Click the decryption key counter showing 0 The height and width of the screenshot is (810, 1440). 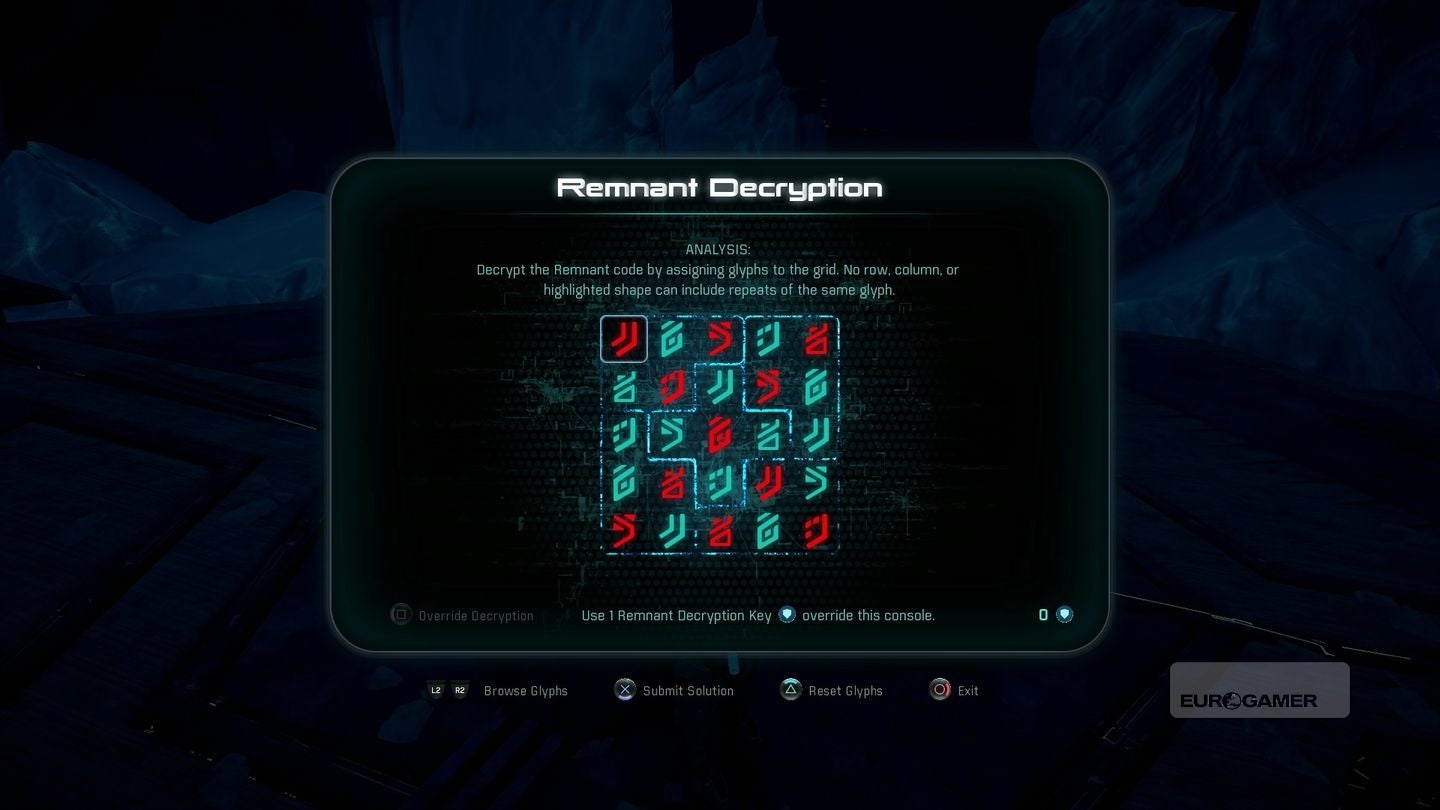(1043, 614)
